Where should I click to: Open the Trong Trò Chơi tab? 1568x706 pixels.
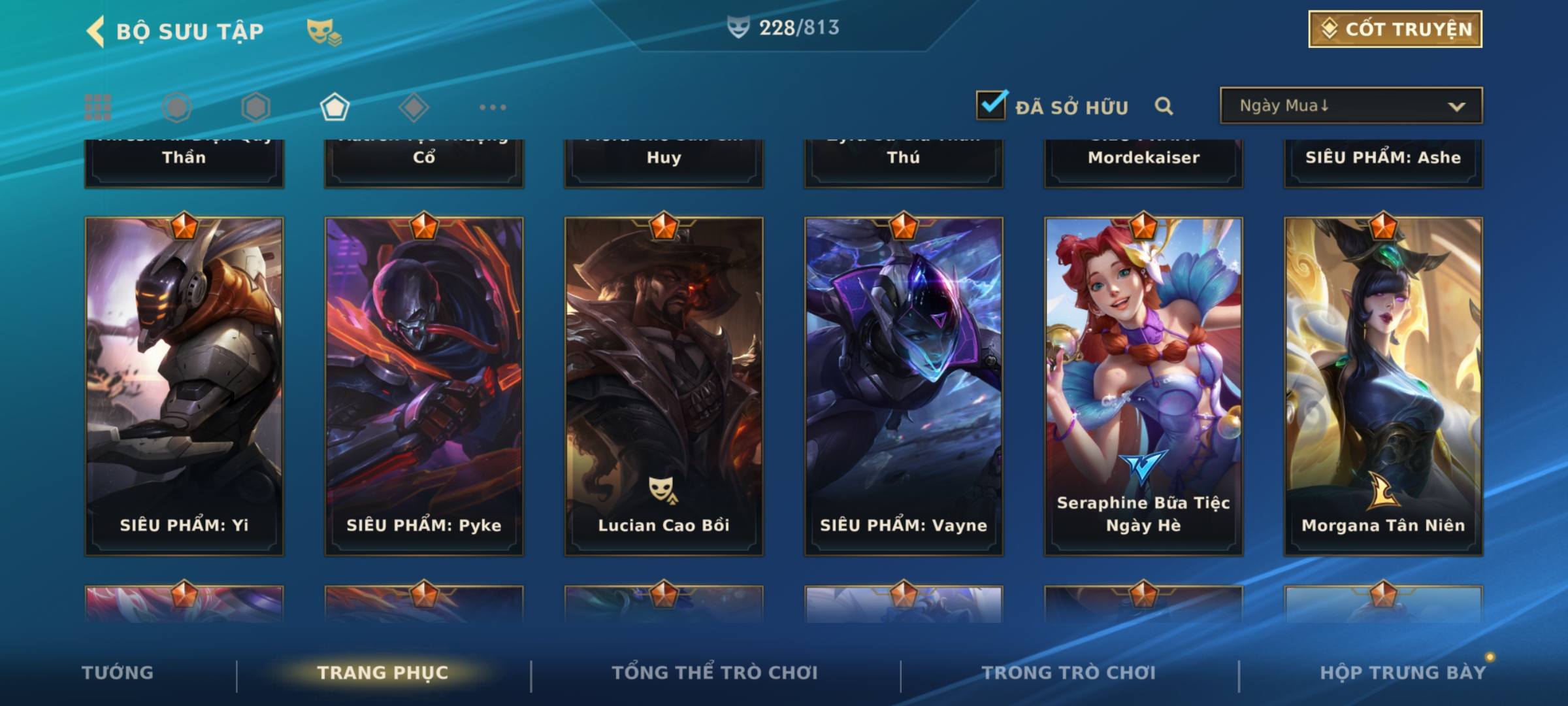point(1068,673)
